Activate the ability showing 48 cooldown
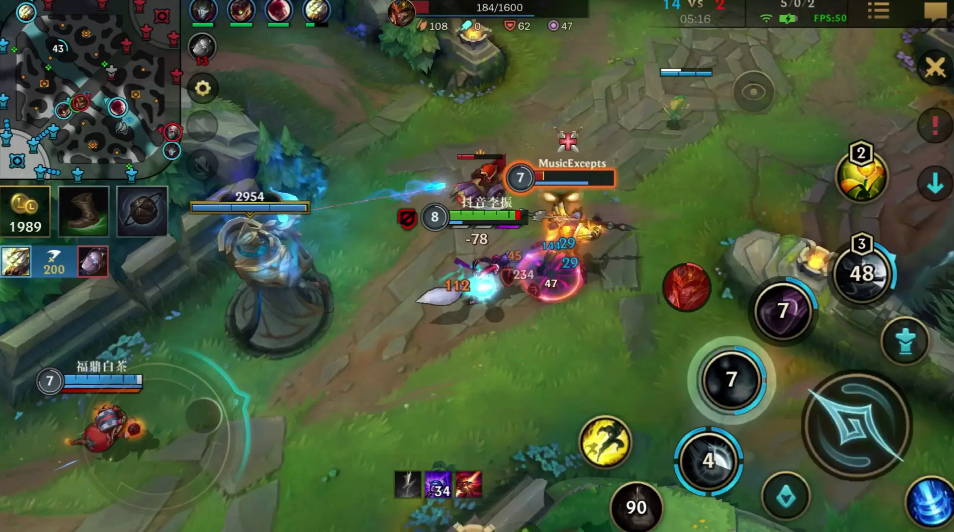Image resolution: width=954 pixels, height=532 pixels. point(861,273)
